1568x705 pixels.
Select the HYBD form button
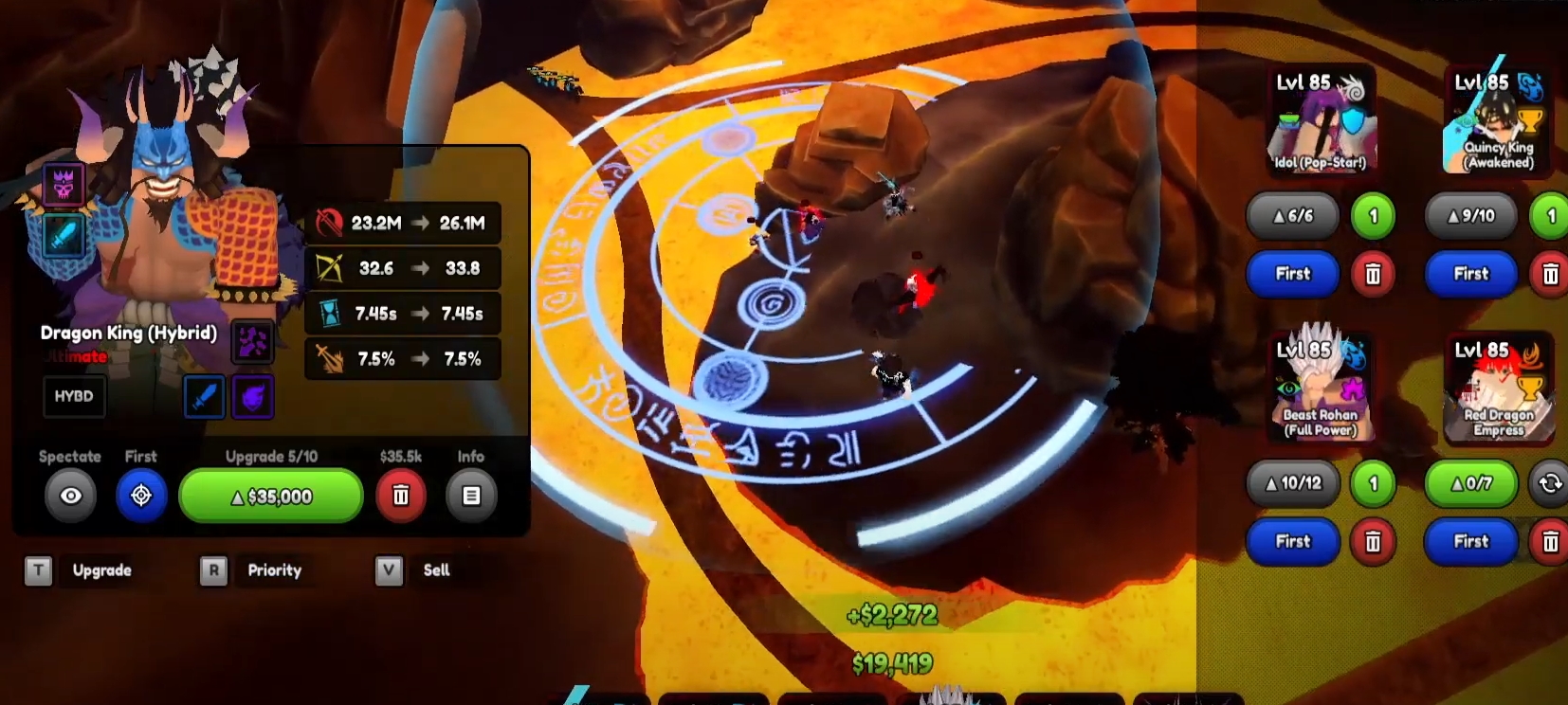(x=74, y=396)
